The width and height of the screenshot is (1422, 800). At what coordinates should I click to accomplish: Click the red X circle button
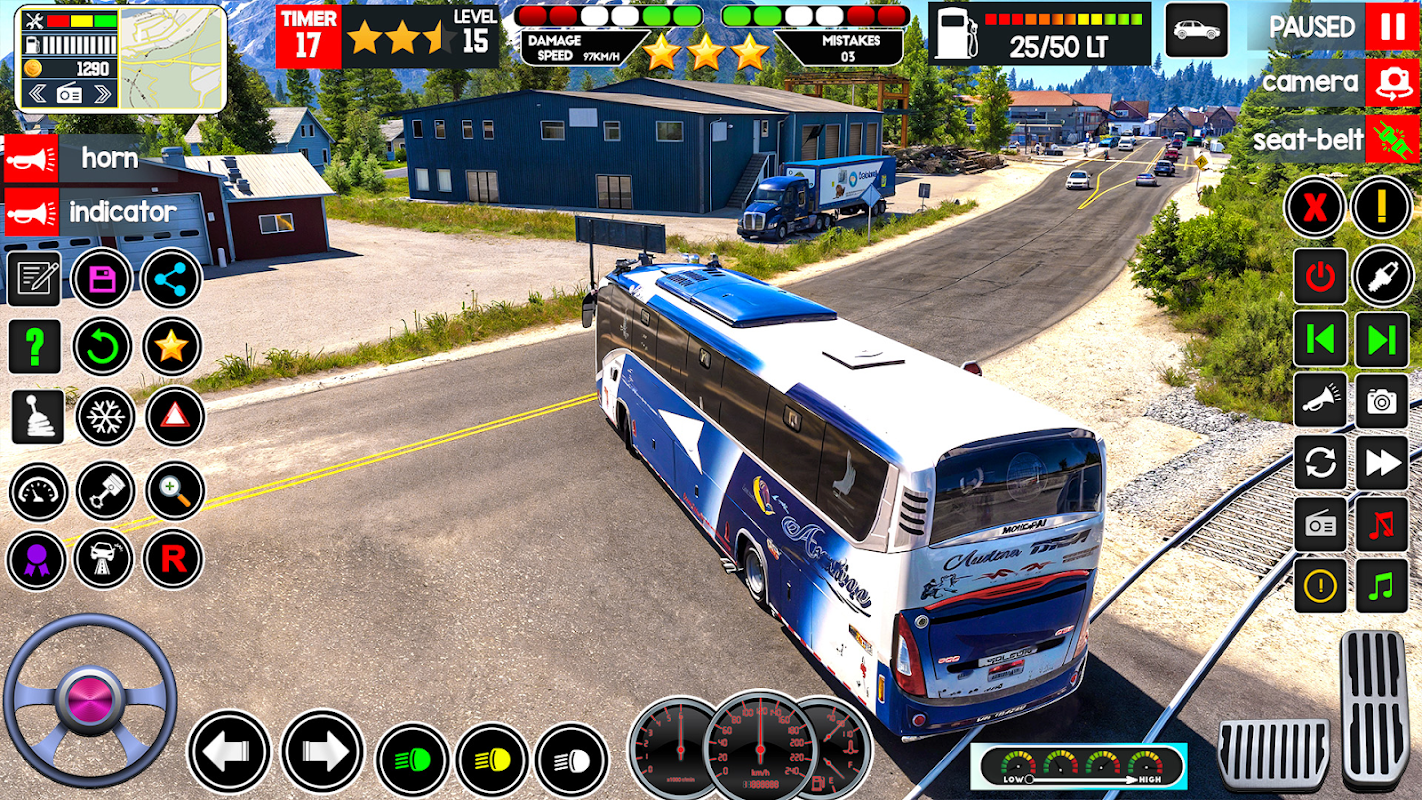click(x=1314, y=207)
